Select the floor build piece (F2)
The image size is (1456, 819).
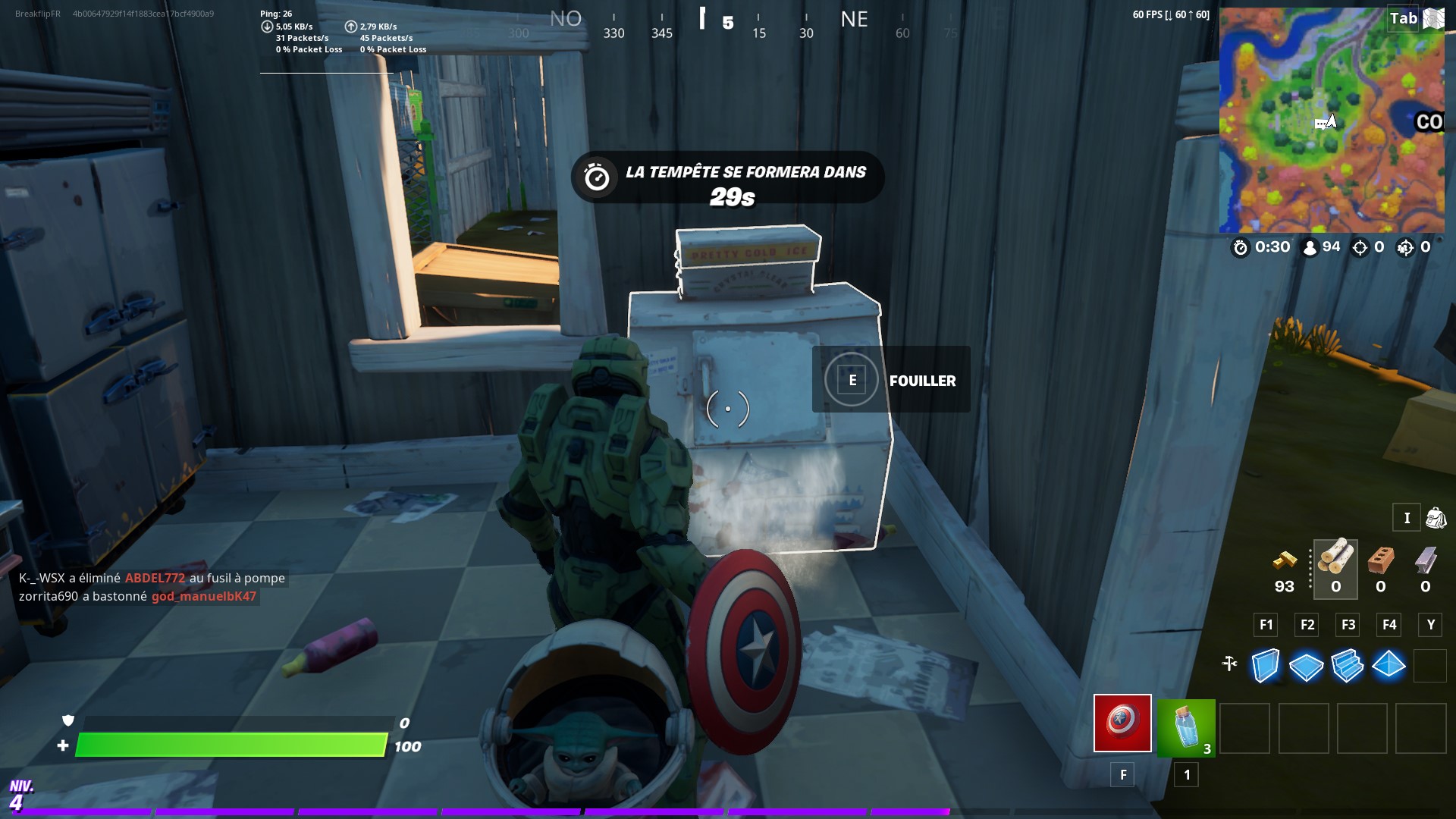pos(1307,667)
